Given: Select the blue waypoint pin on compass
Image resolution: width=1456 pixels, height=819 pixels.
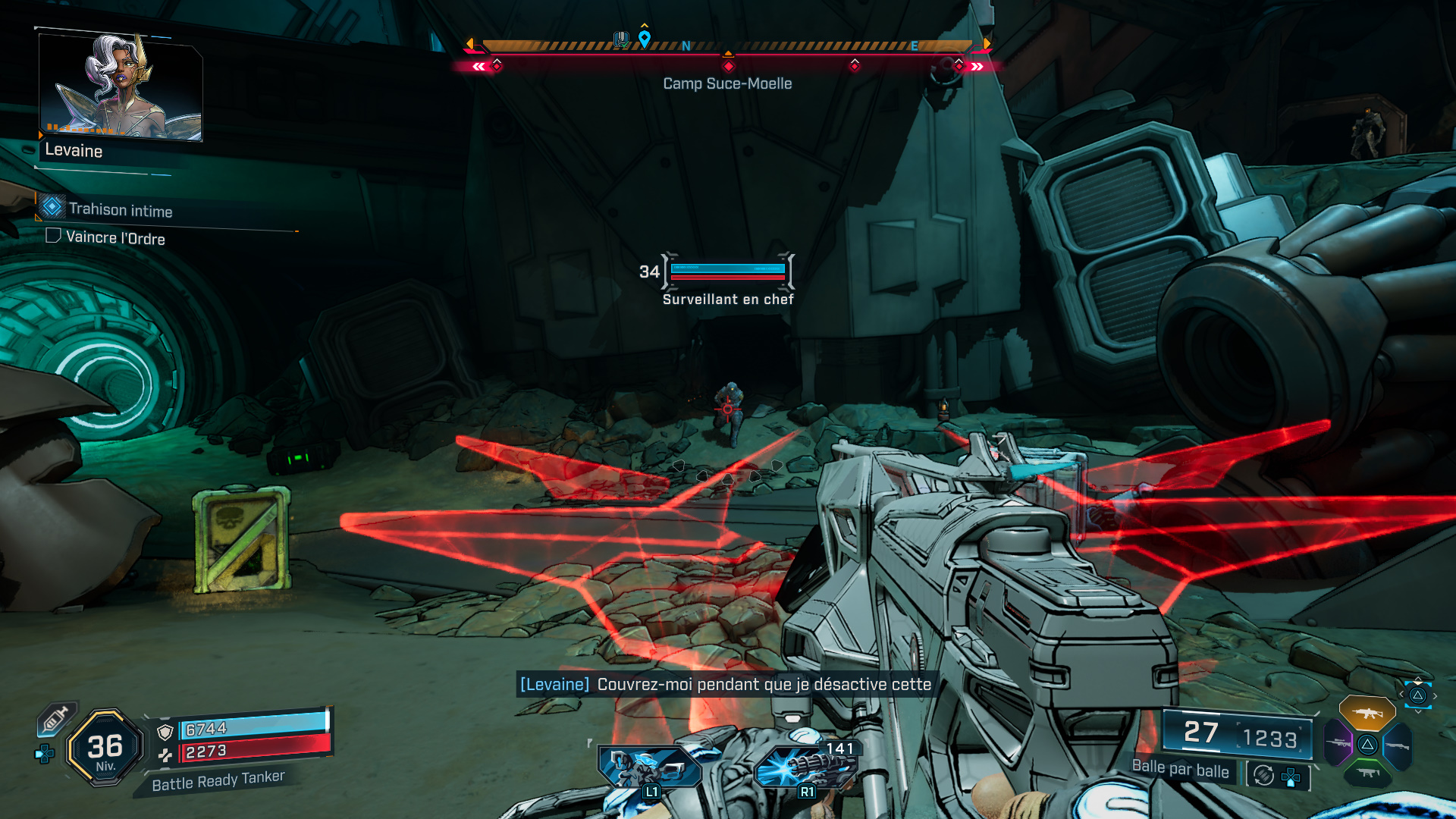Looking at the screenshot, I should point(645,38).
